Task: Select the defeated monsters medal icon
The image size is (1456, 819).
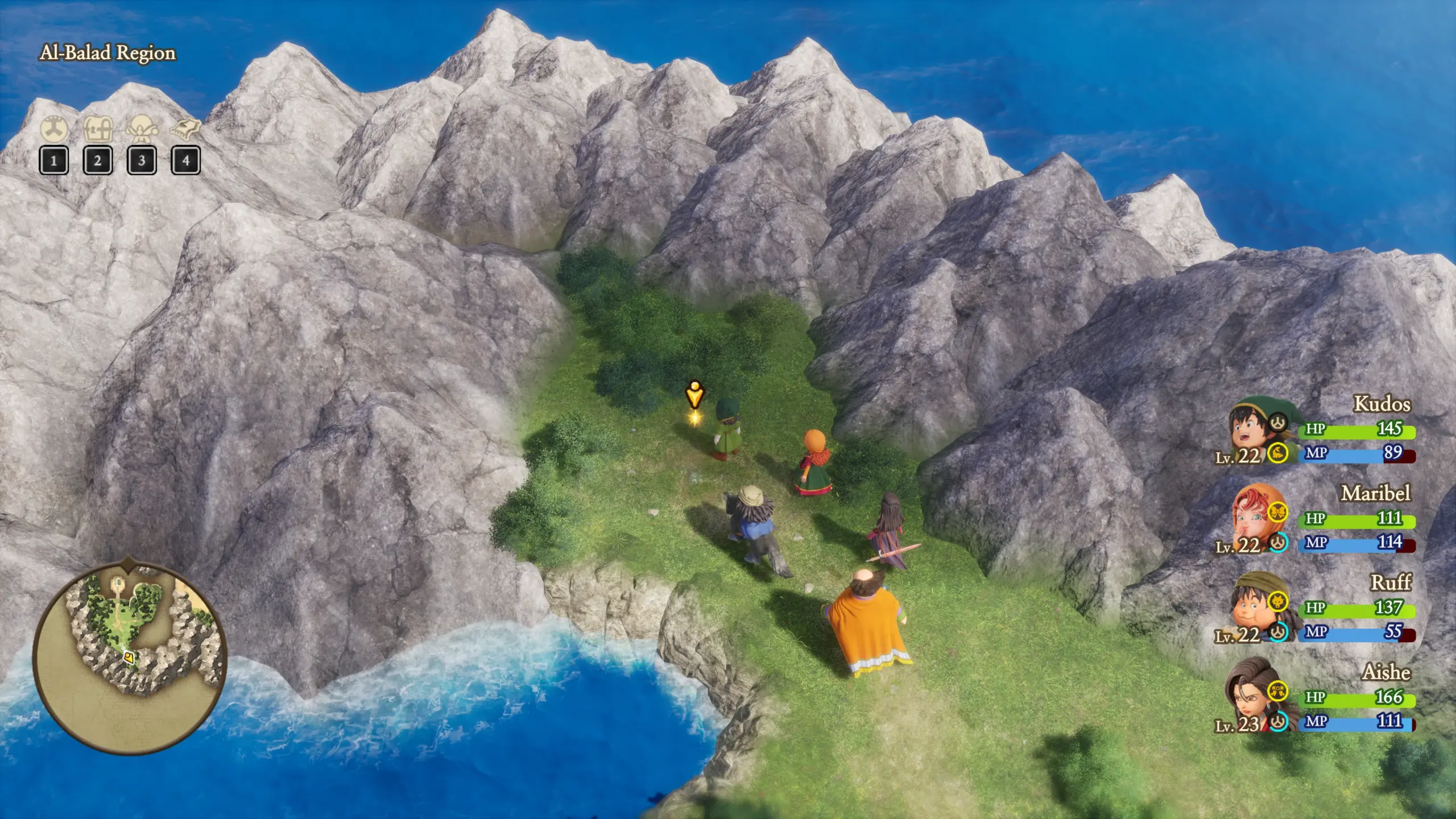Action: [53, 129]
